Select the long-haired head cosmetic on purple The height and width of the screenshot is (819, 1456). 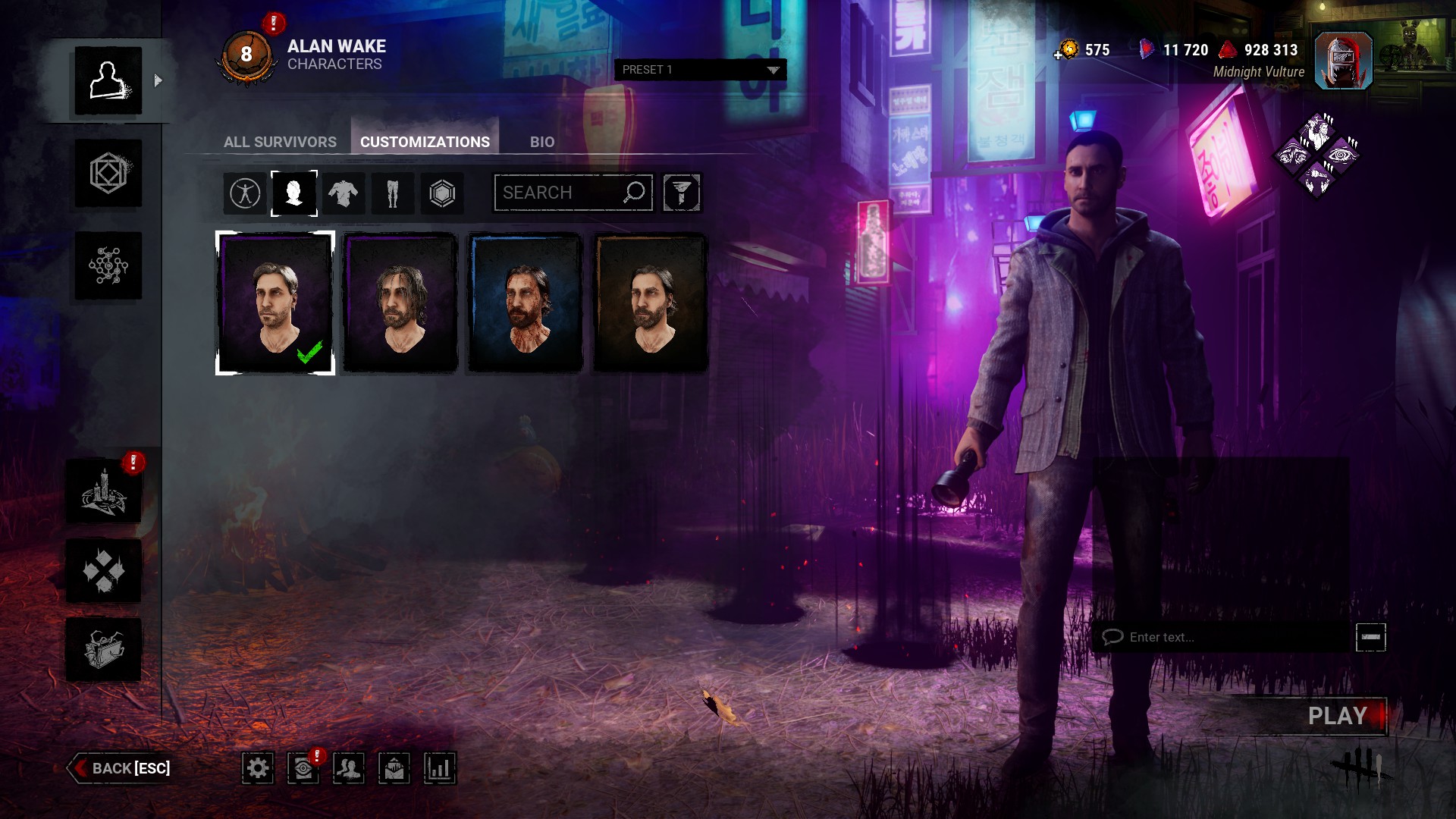400,303
